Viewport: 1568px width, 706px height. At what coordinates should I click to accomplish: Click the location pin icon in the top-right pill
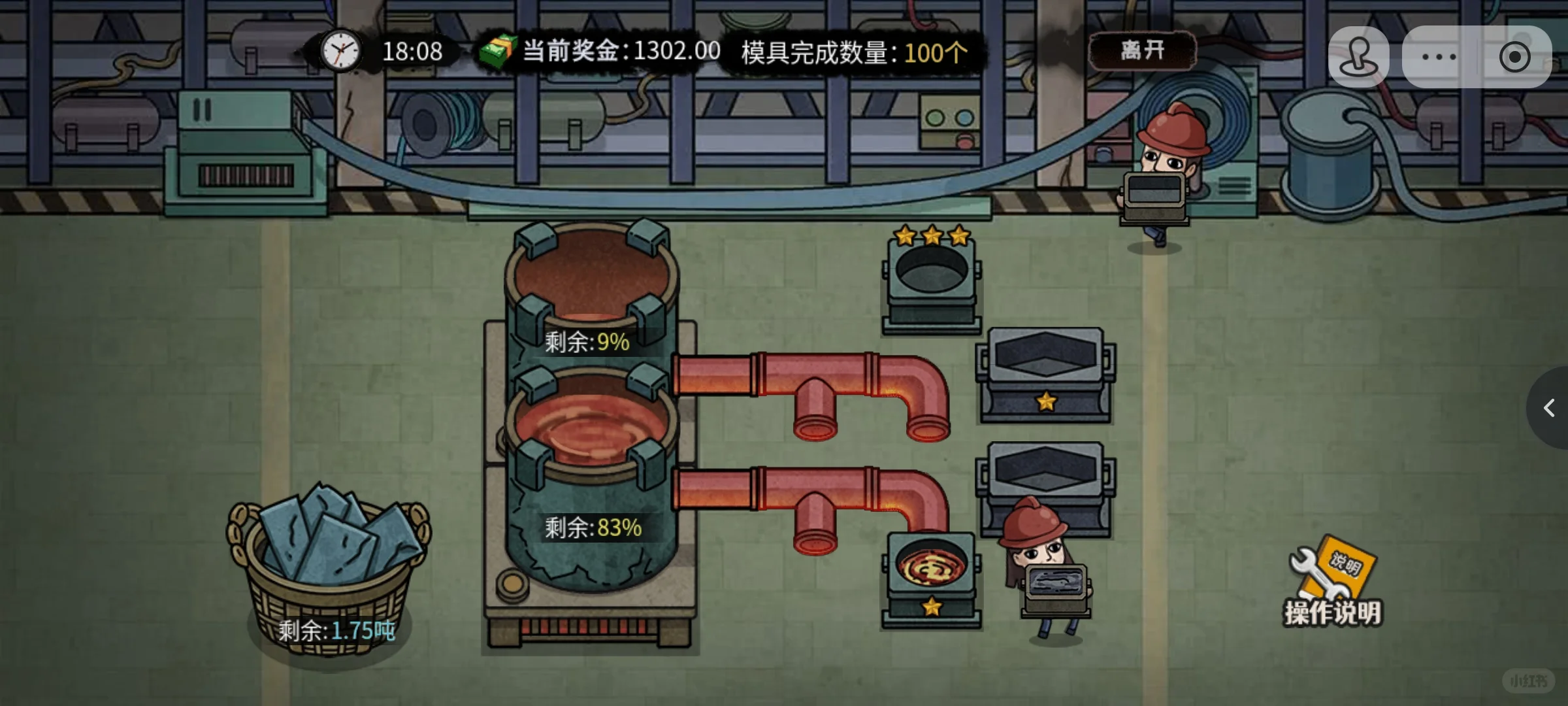tap(1360, 56)
